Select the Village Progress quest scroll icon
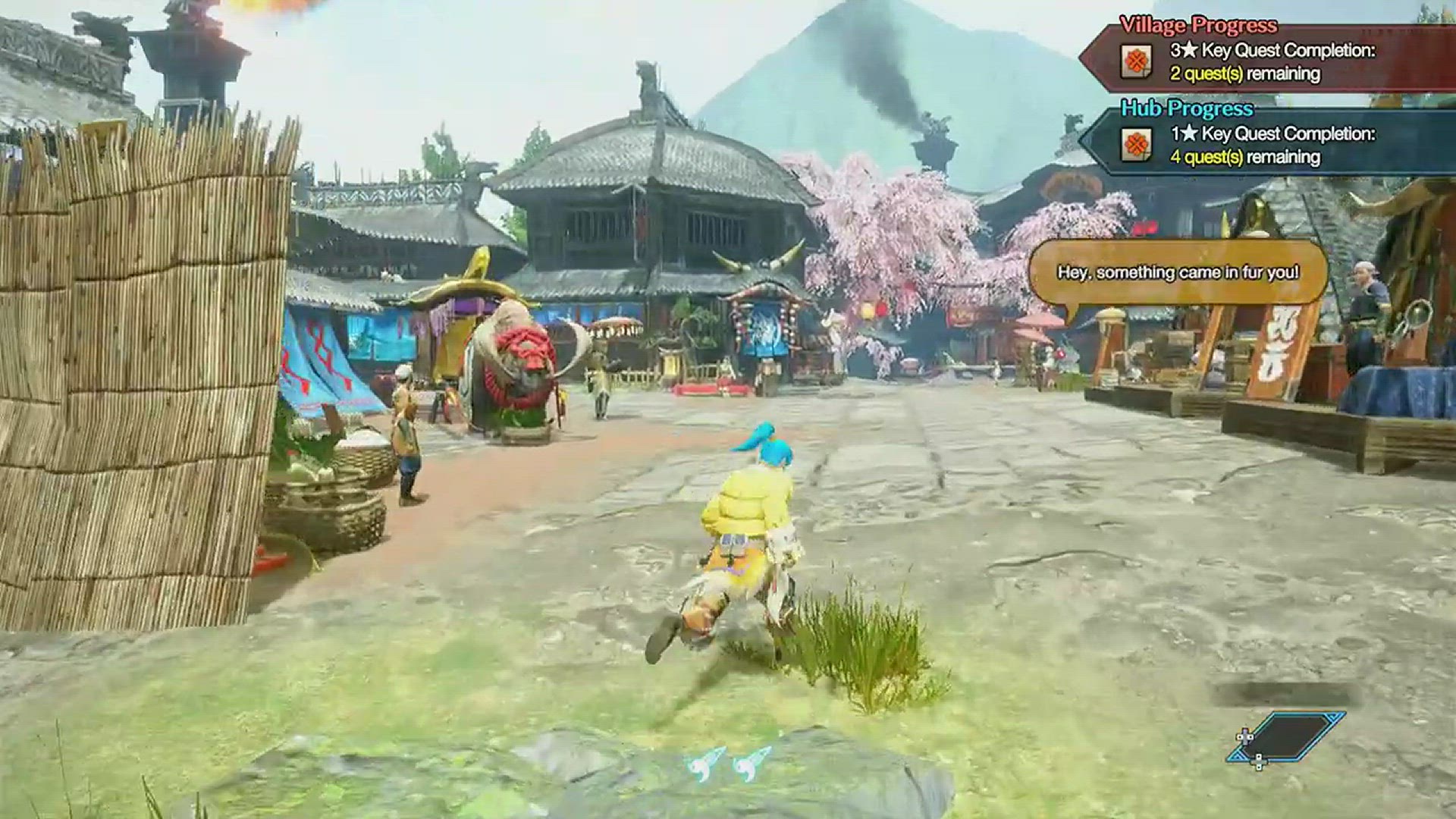The image size is (1456, 819). [x=1137, y=62]
